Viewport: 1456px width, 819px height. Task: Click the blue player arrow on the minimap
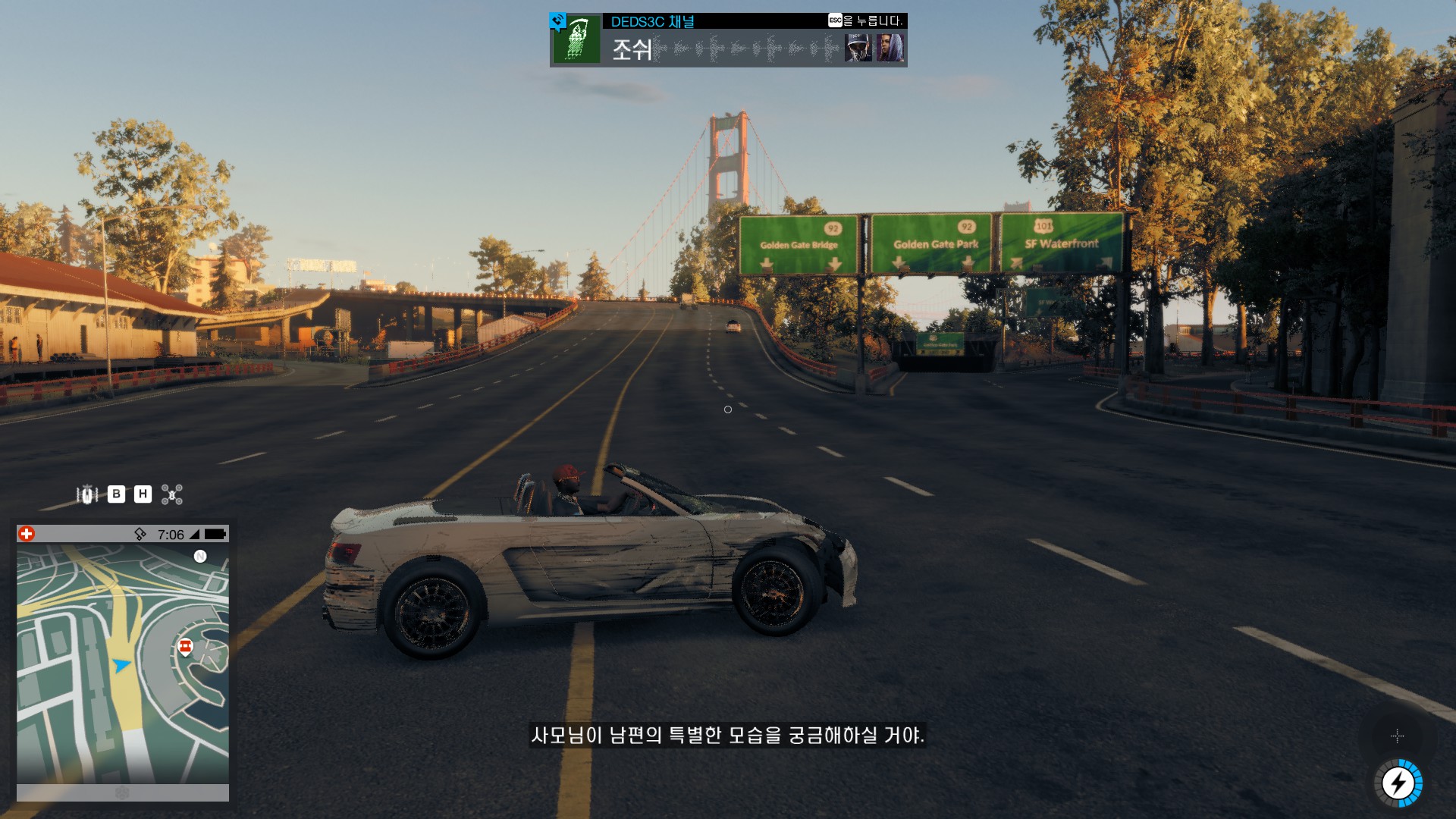[x=121, y=665]
